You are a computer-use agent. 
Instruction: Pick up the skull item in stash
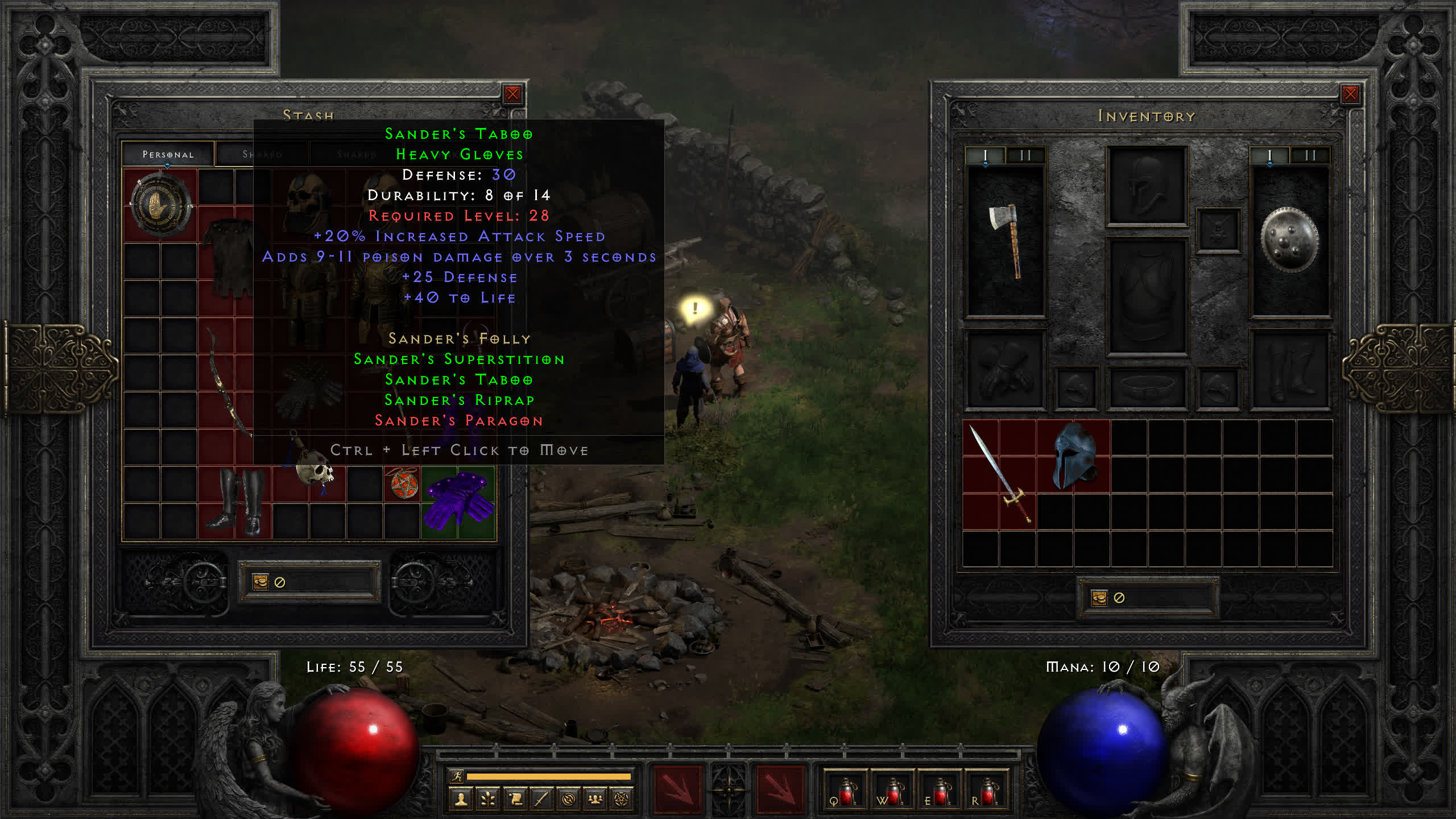click(x=313, y=470)
